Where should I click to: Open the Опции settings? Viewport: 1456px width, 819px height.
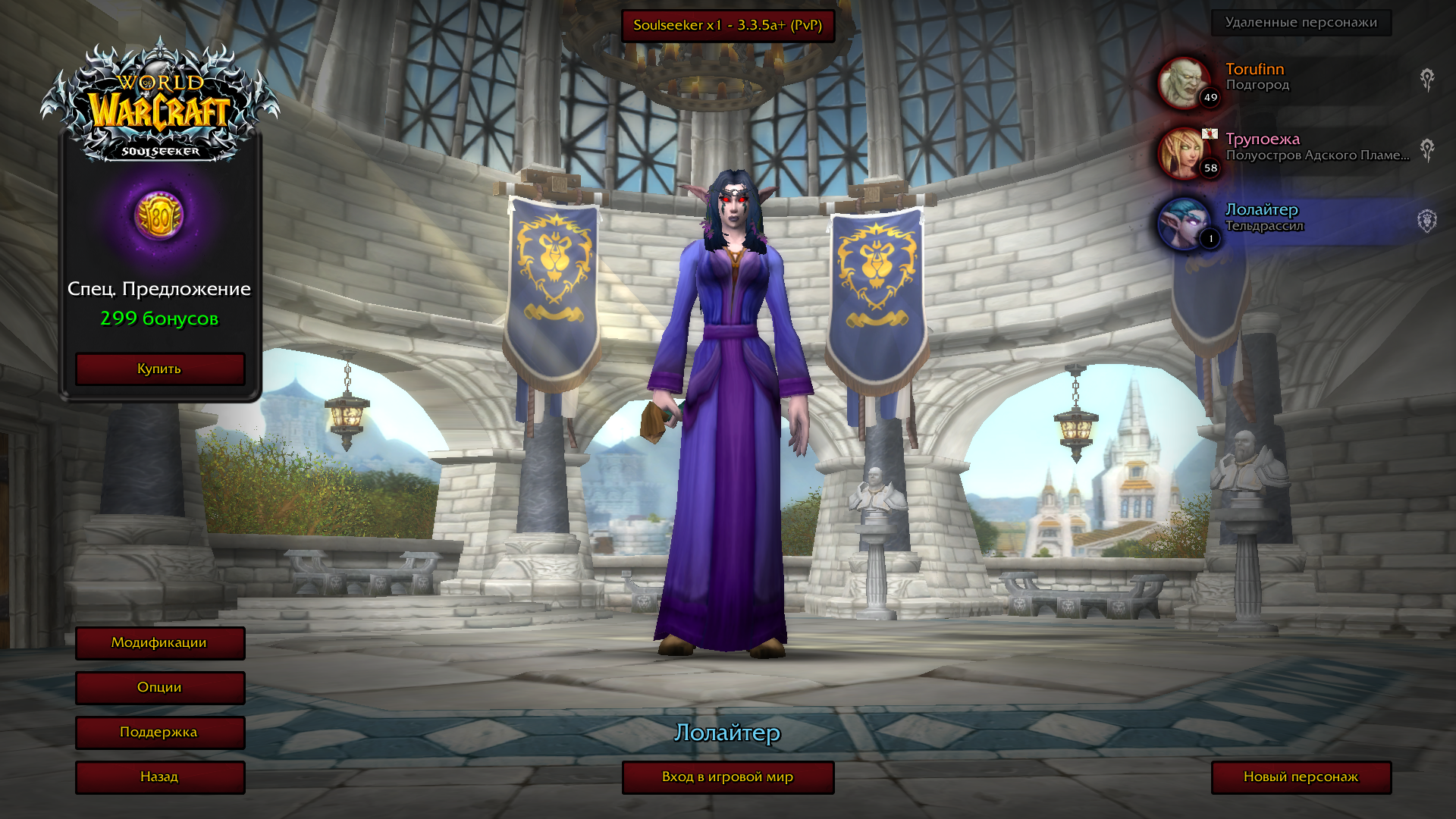click(x=159, y=688)
